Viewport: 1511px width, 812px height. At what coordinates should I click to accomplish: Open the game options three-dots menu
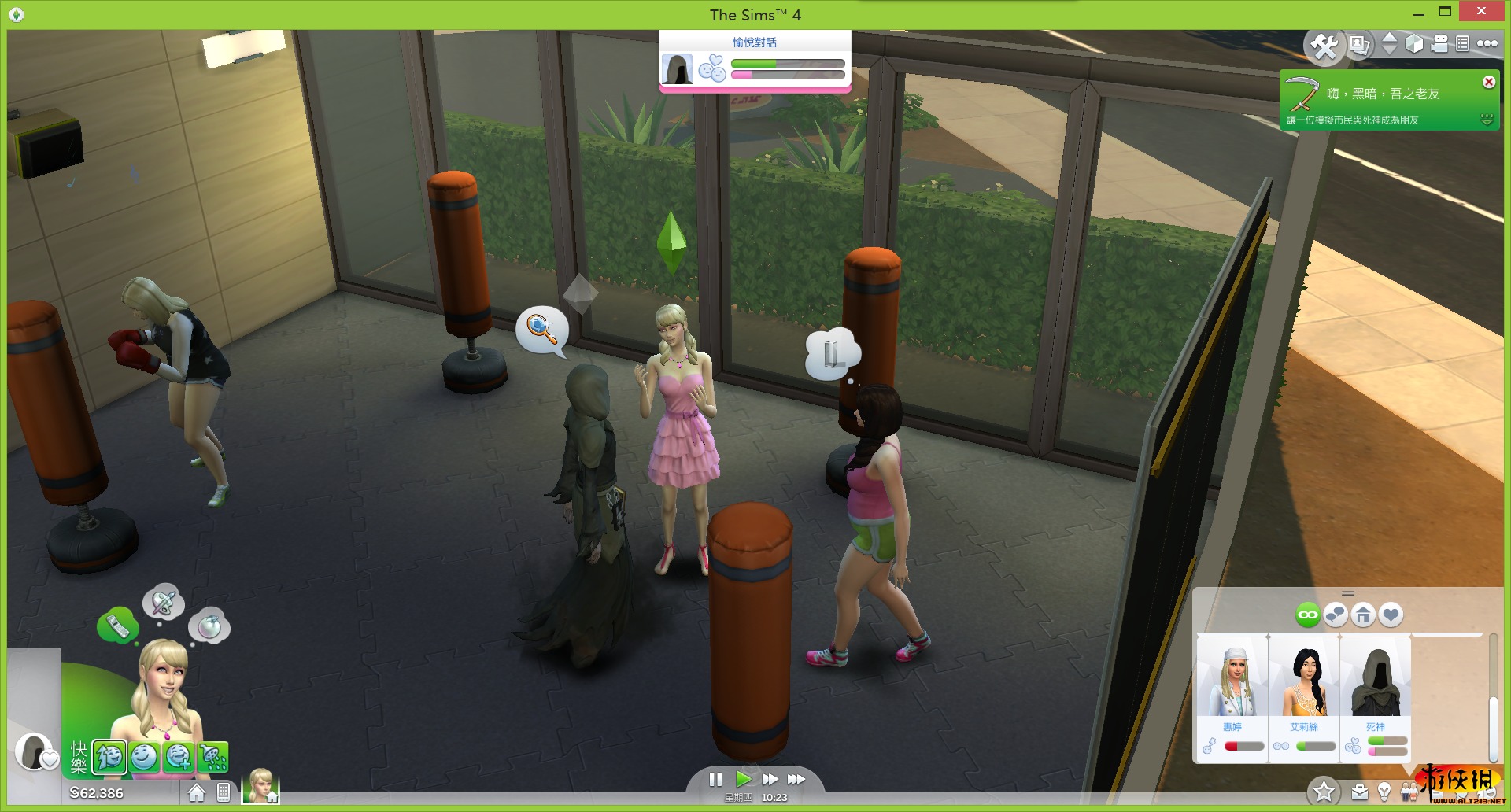tap(1487, 44)
